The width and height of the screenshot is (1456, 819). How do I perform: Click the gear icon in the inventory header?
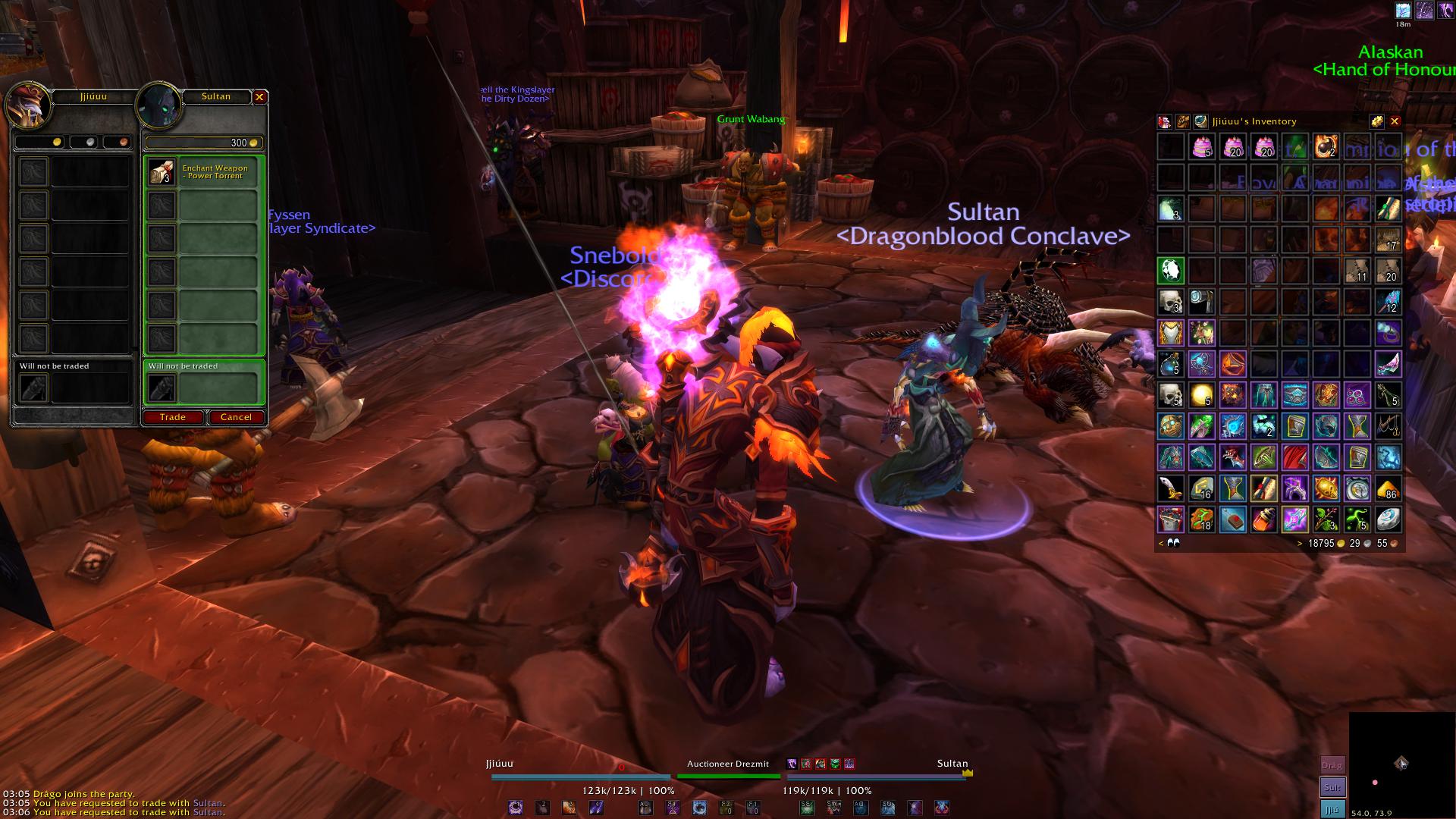point(1376,121)
